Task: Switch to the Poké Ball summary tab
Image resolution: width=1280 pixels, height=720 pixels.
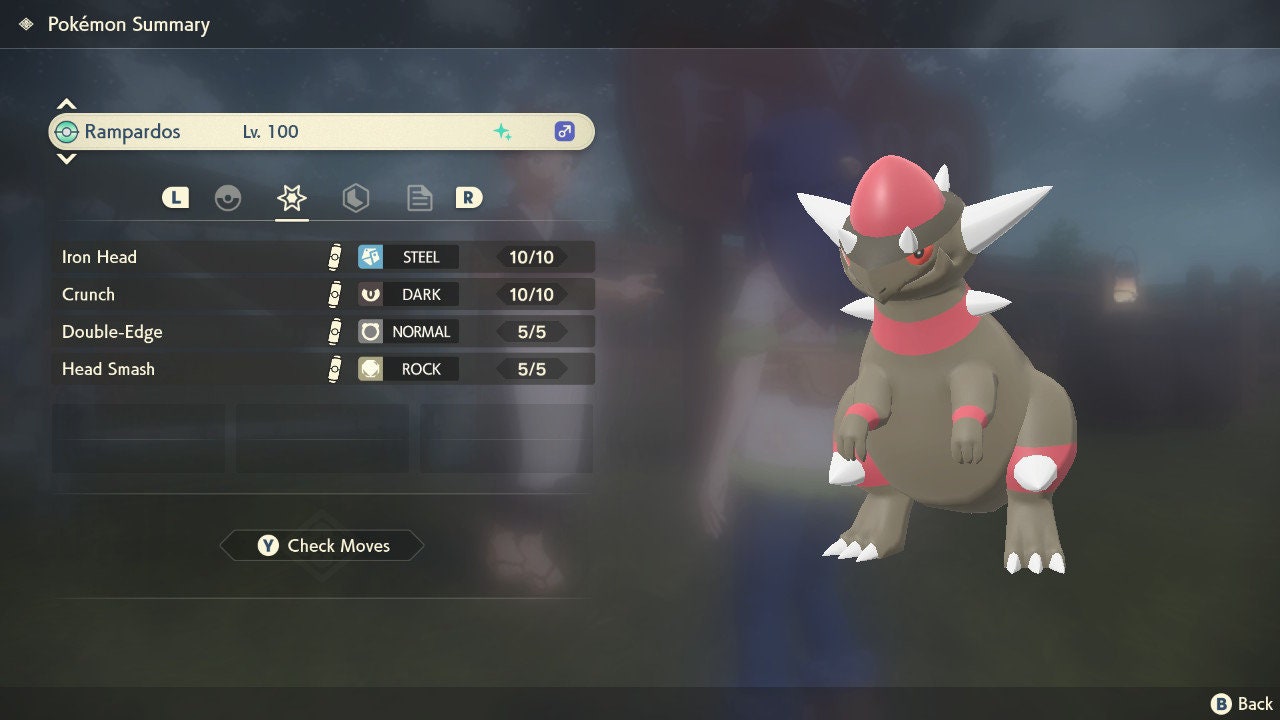Action: [228, 198]
